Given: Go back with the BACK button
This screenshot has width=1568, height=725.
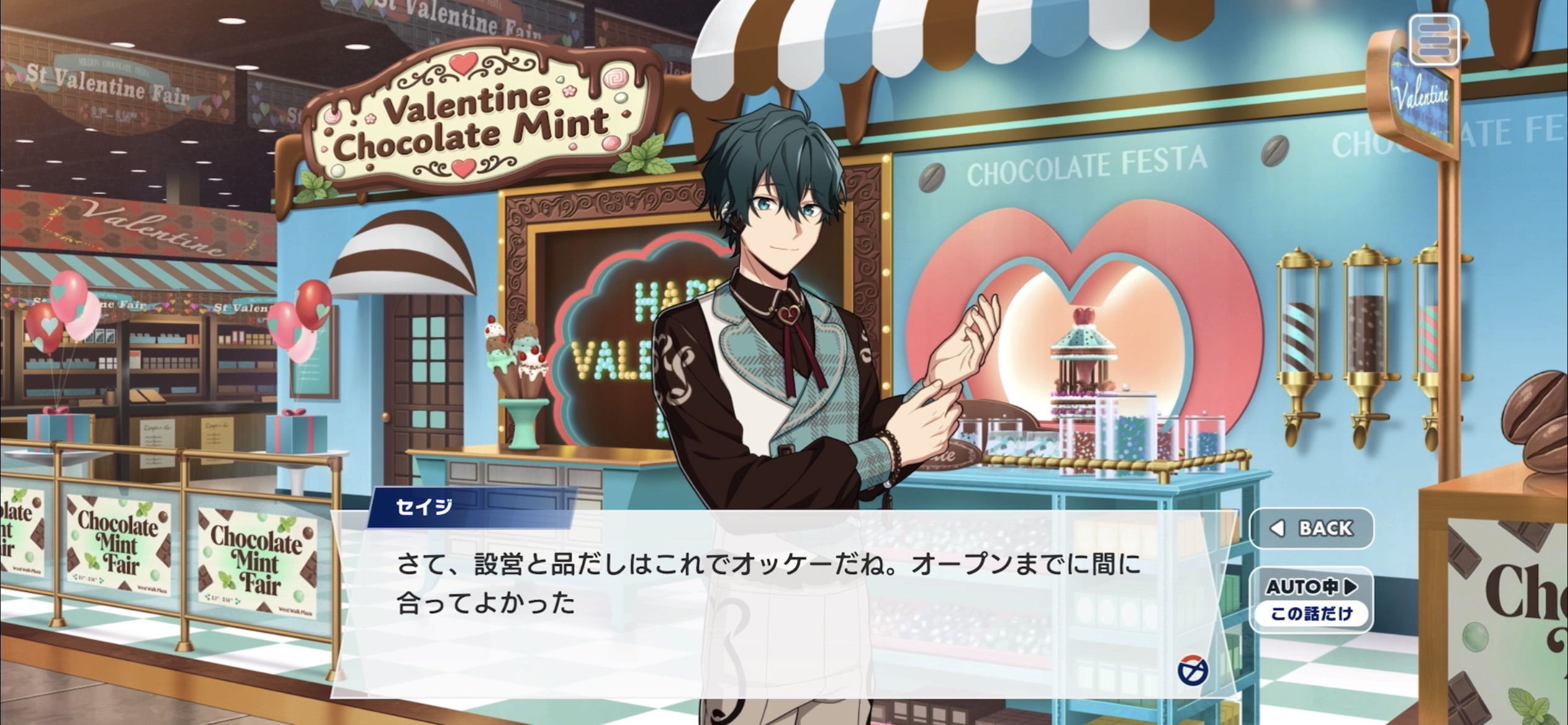Looking at the screenshot, I should (1311, 529).
